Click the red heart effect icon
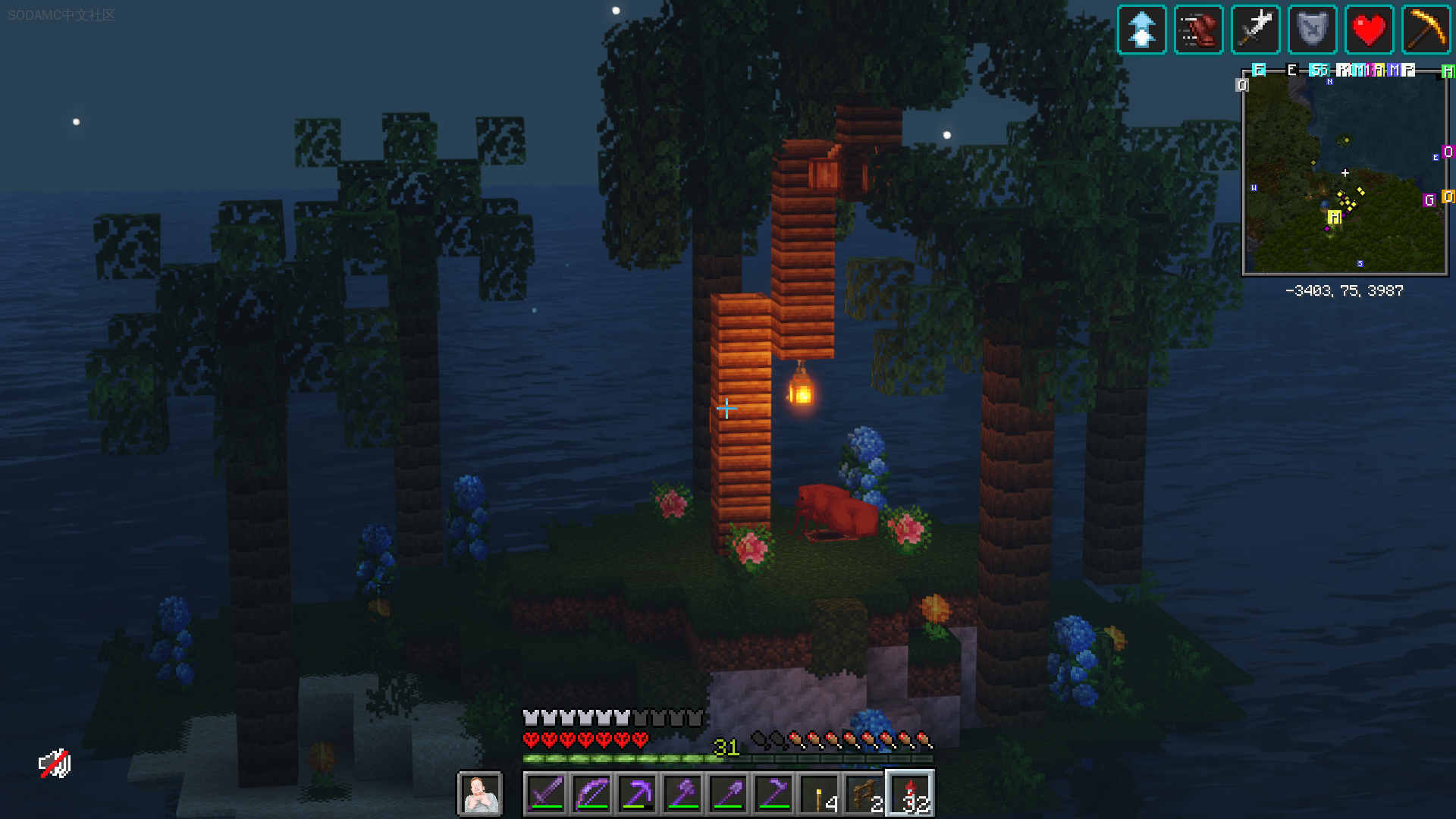Viewport: 1456px width, 819px height. pos(1370,30)
